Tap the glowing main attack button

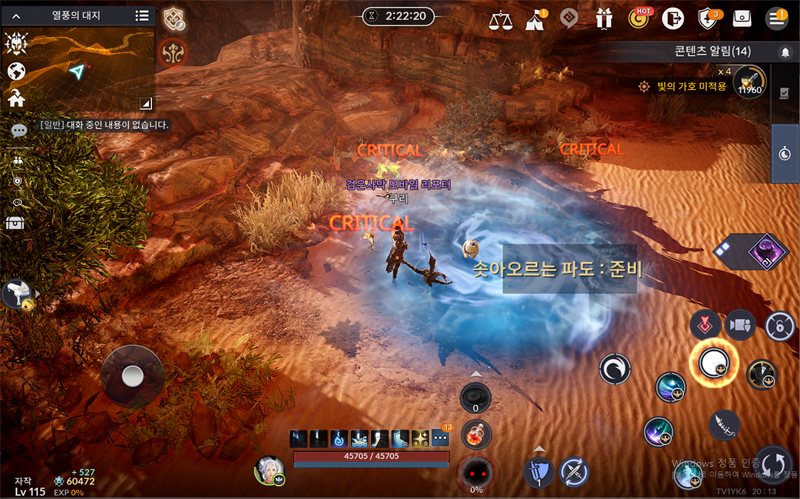tap(713, 363)
